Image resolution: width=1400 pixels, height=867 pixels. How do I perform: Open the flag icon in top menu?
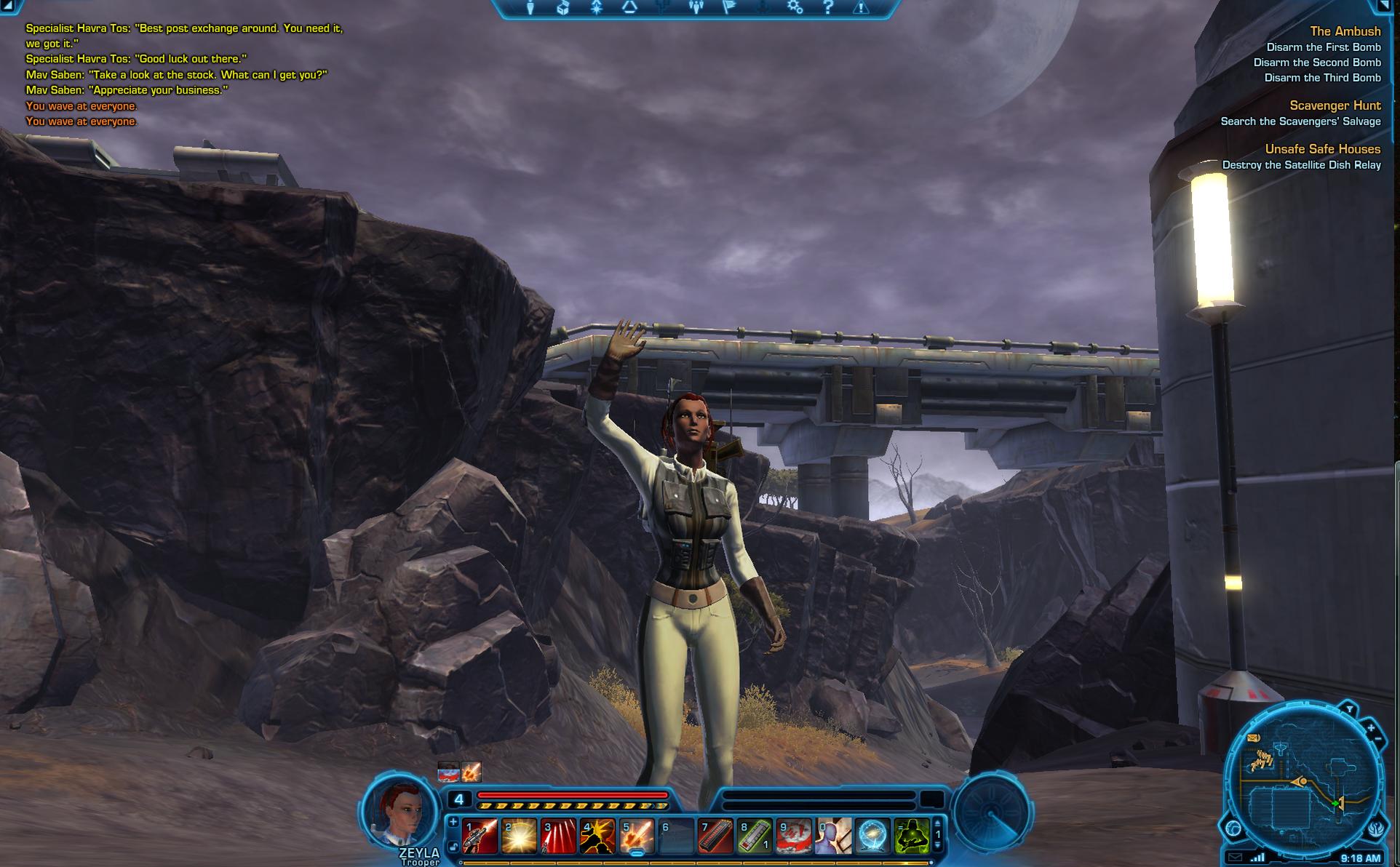coord(729,8)
